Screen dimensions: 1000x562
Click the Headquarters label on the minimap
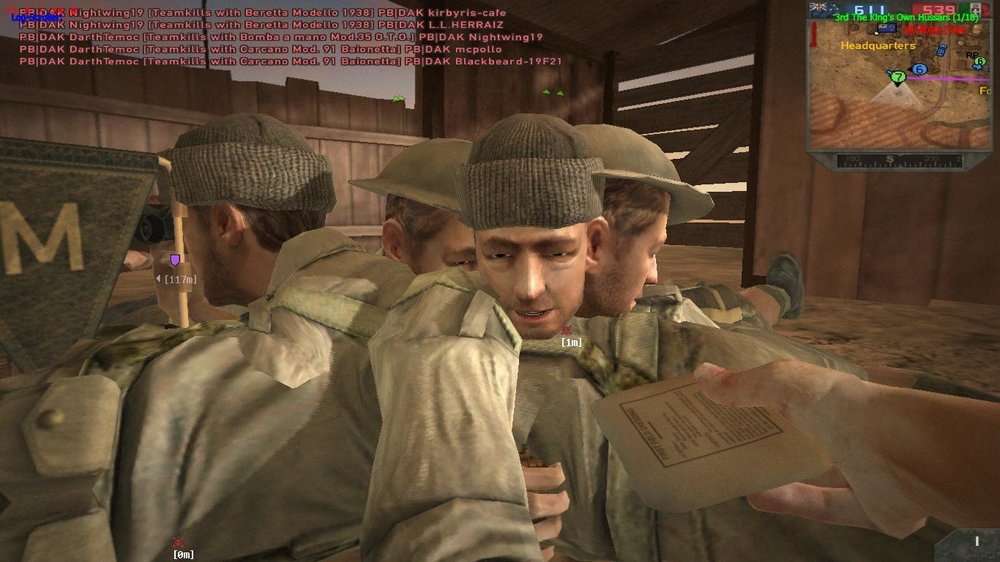(878, 46)
